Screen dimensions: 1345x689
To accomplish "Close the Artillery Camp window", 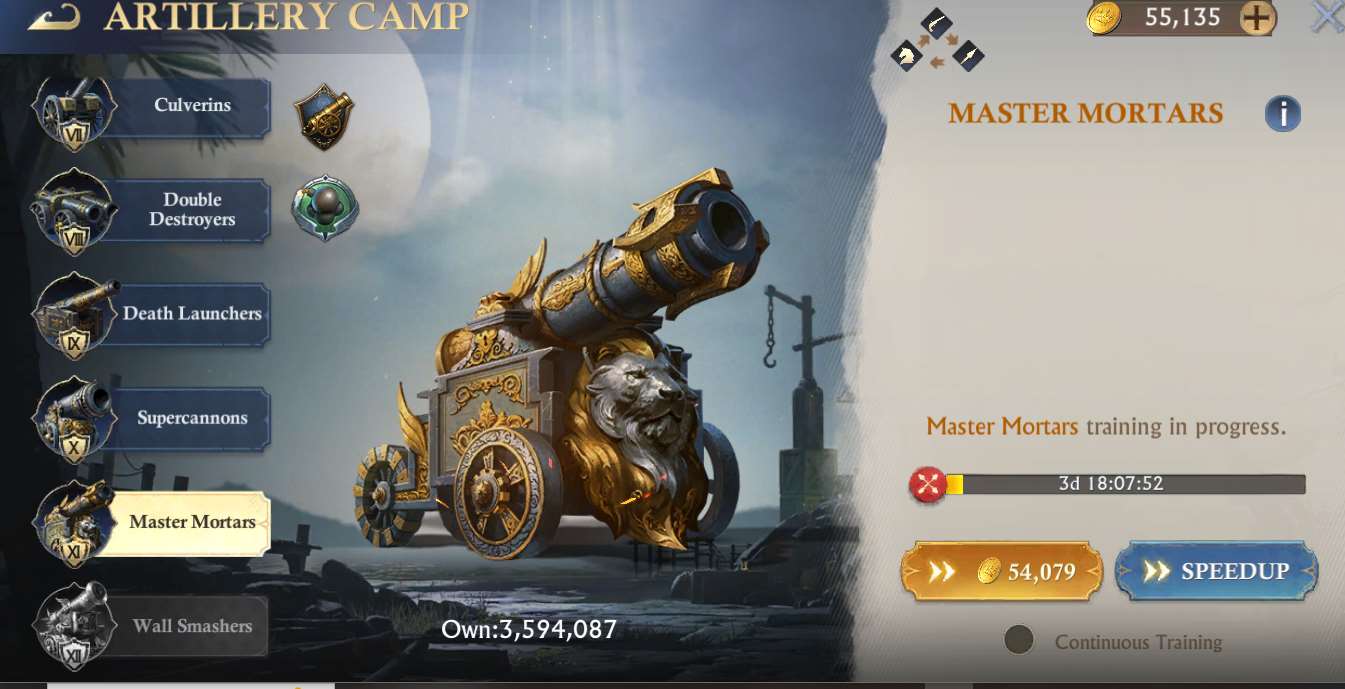I will (x=1327, y=17).
